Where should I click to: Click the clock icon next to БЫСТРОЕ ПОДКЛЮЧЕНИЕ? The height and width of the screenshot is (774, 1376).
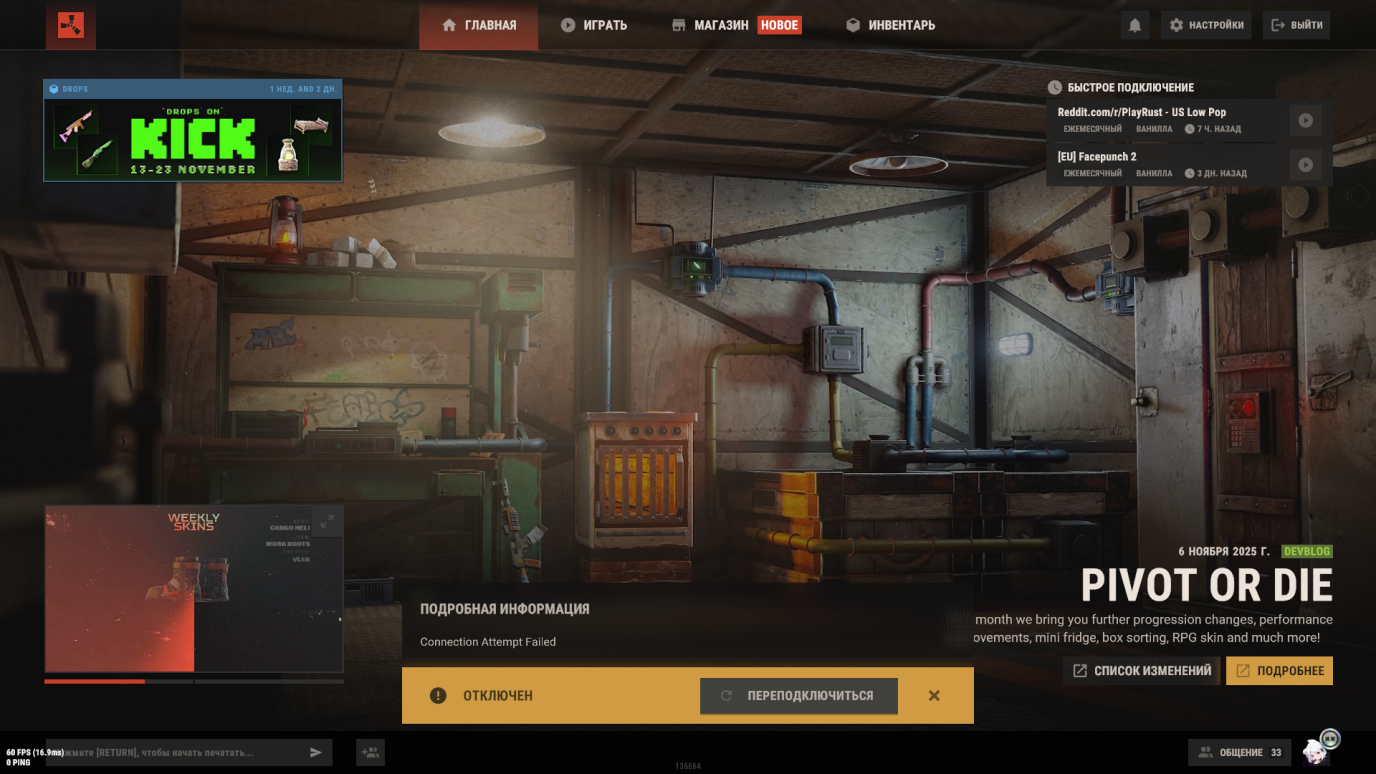pyautogui.click(x=1057, y=88)
